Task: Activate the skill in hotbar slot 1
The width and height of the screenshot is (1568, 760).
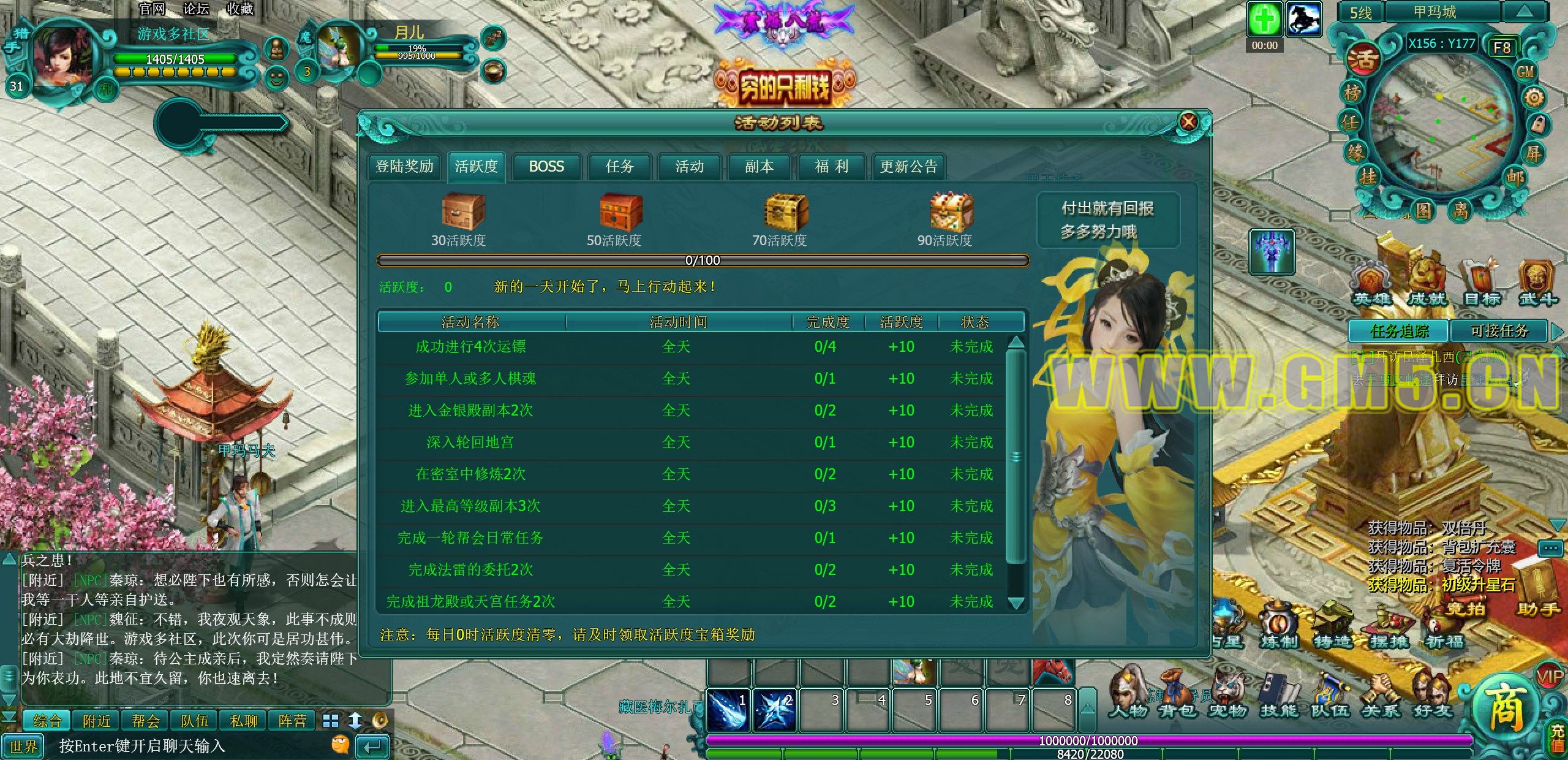Action: [727, 710]
